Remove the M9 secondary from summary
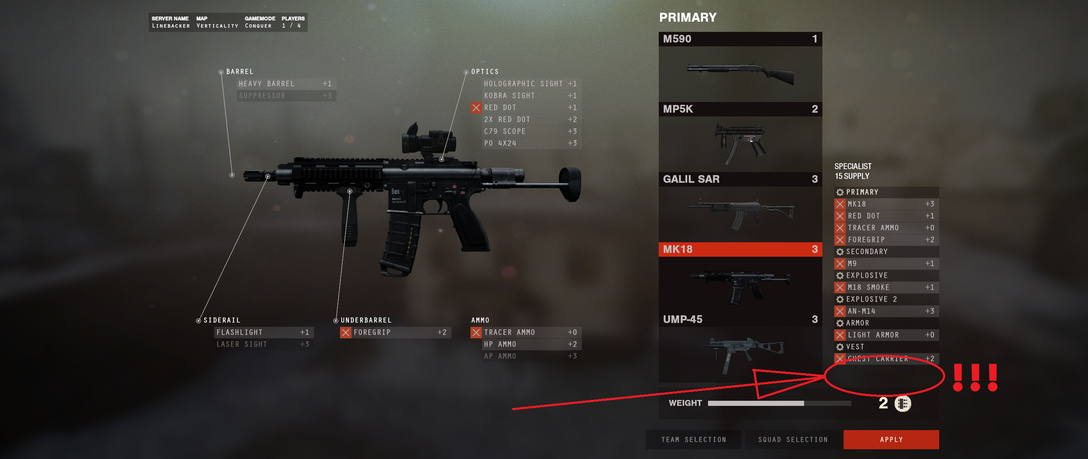 [x=840, y=264]
